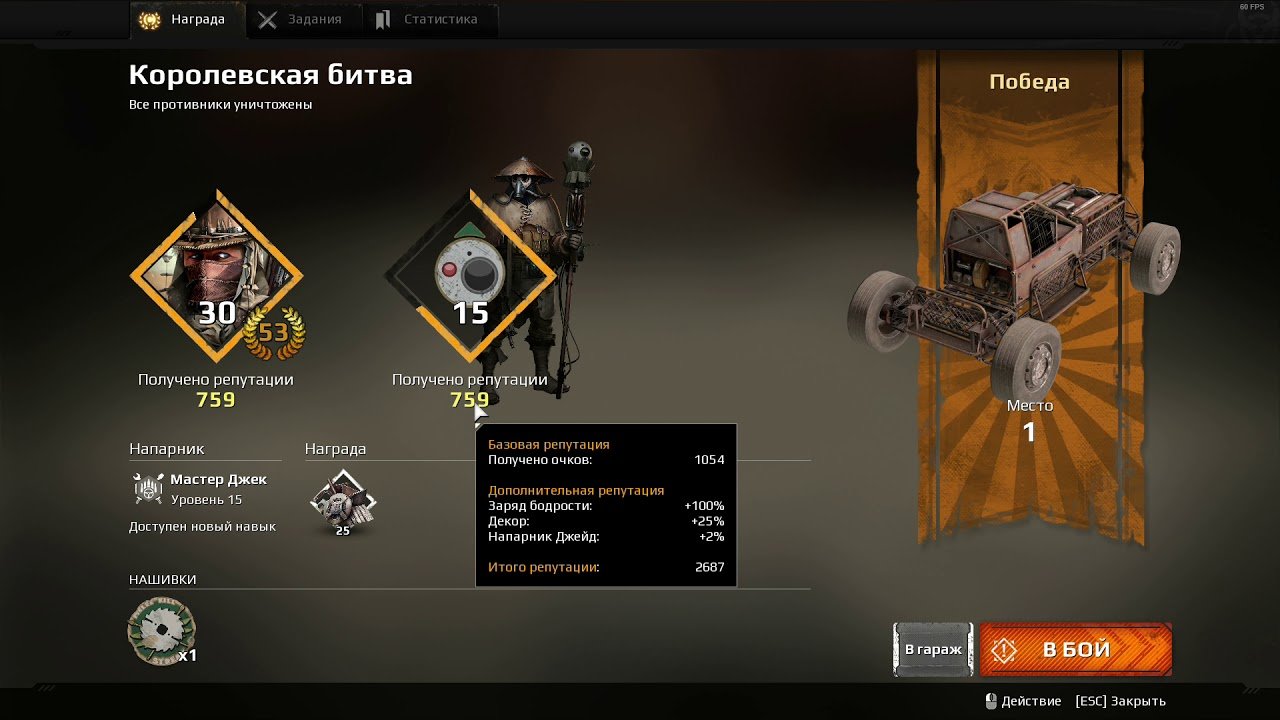Open the Задания tab
Image resolution: width=1280 pixels, height=720 pixels.
(301, 20)
